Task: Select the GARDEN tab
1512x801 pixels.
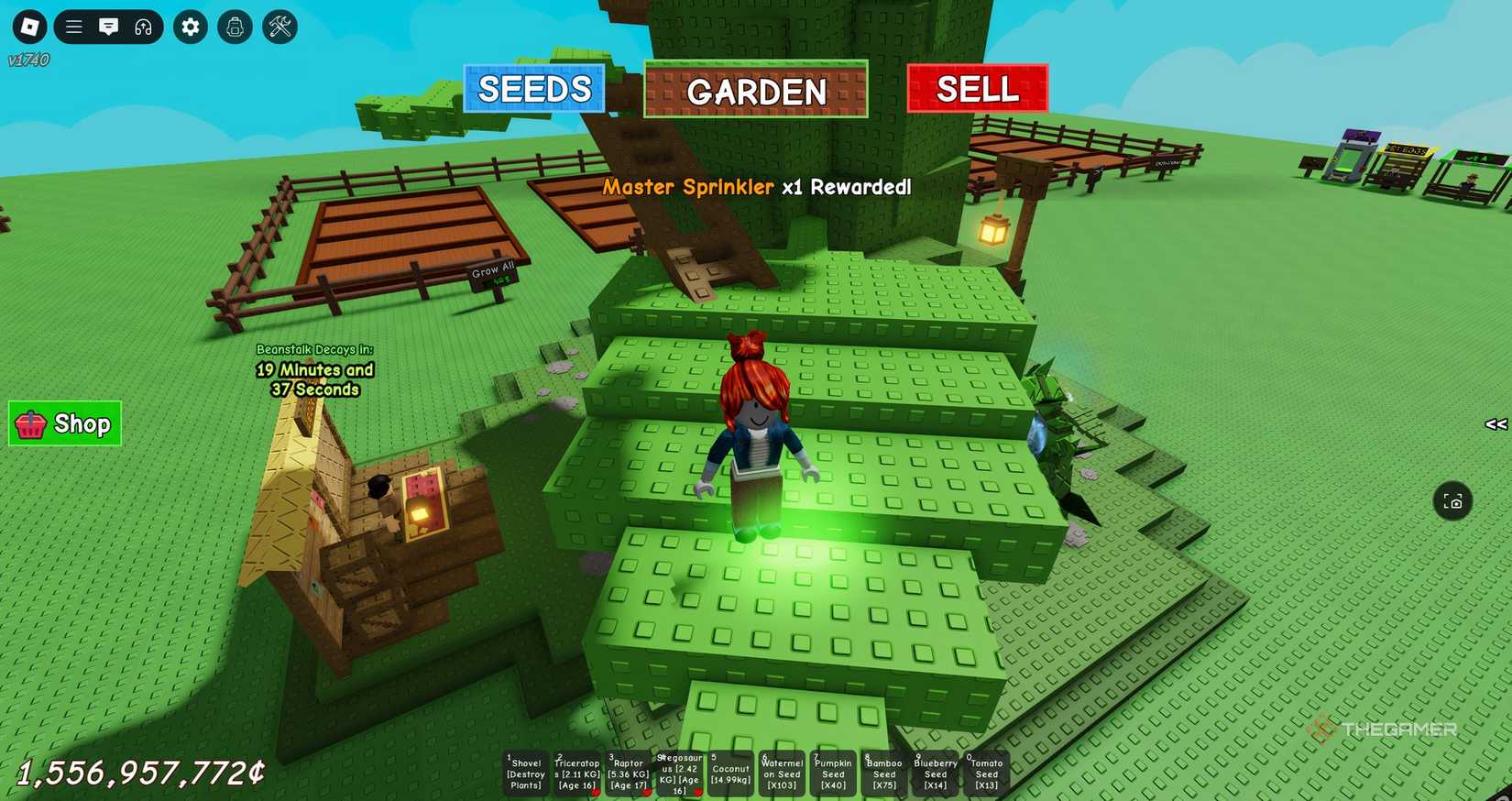Action: (755, 91)
